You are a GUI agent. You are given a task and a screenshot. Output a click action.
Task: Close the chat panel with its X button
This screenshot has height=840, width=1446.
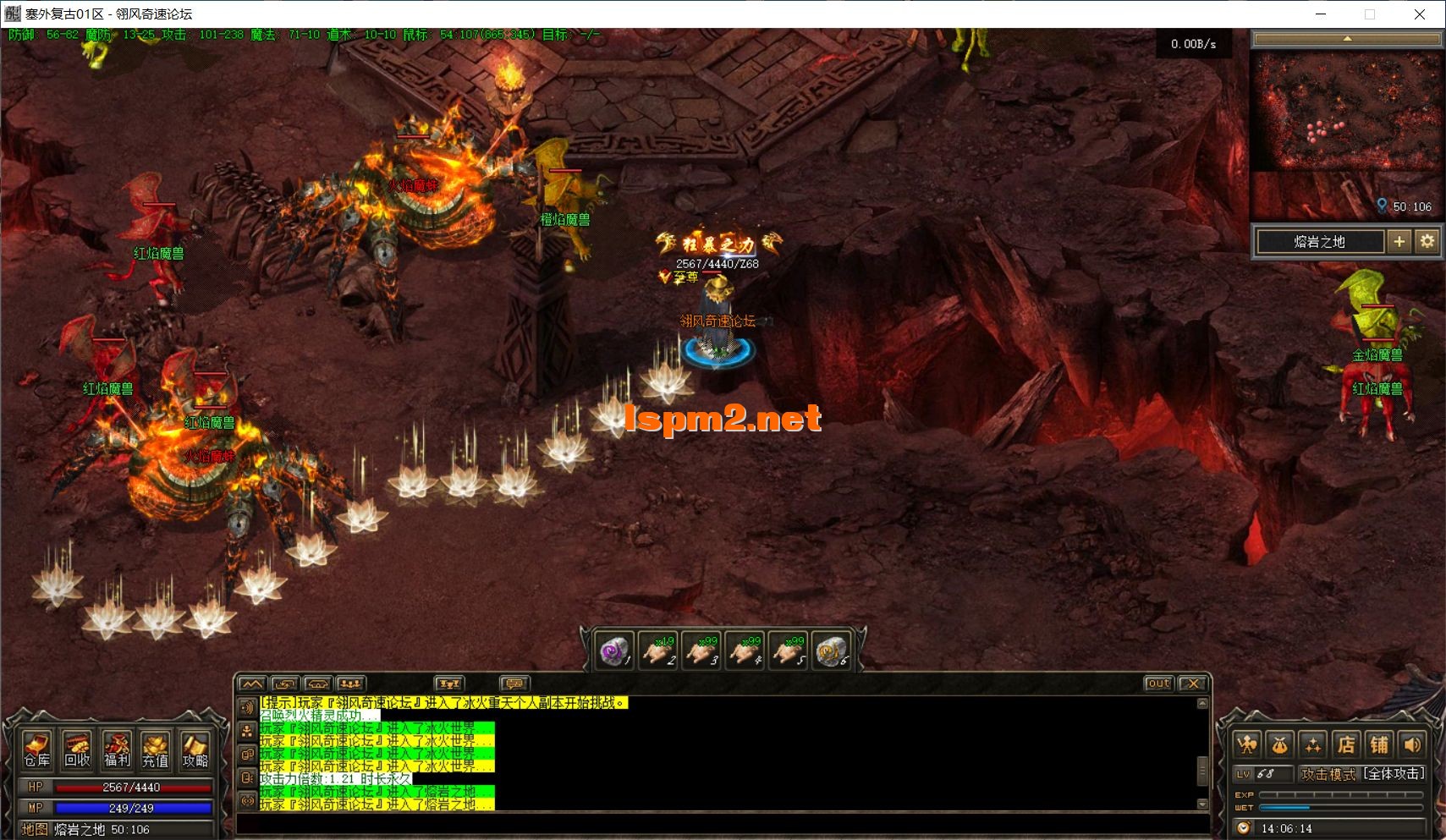[x=1192, y=684]
